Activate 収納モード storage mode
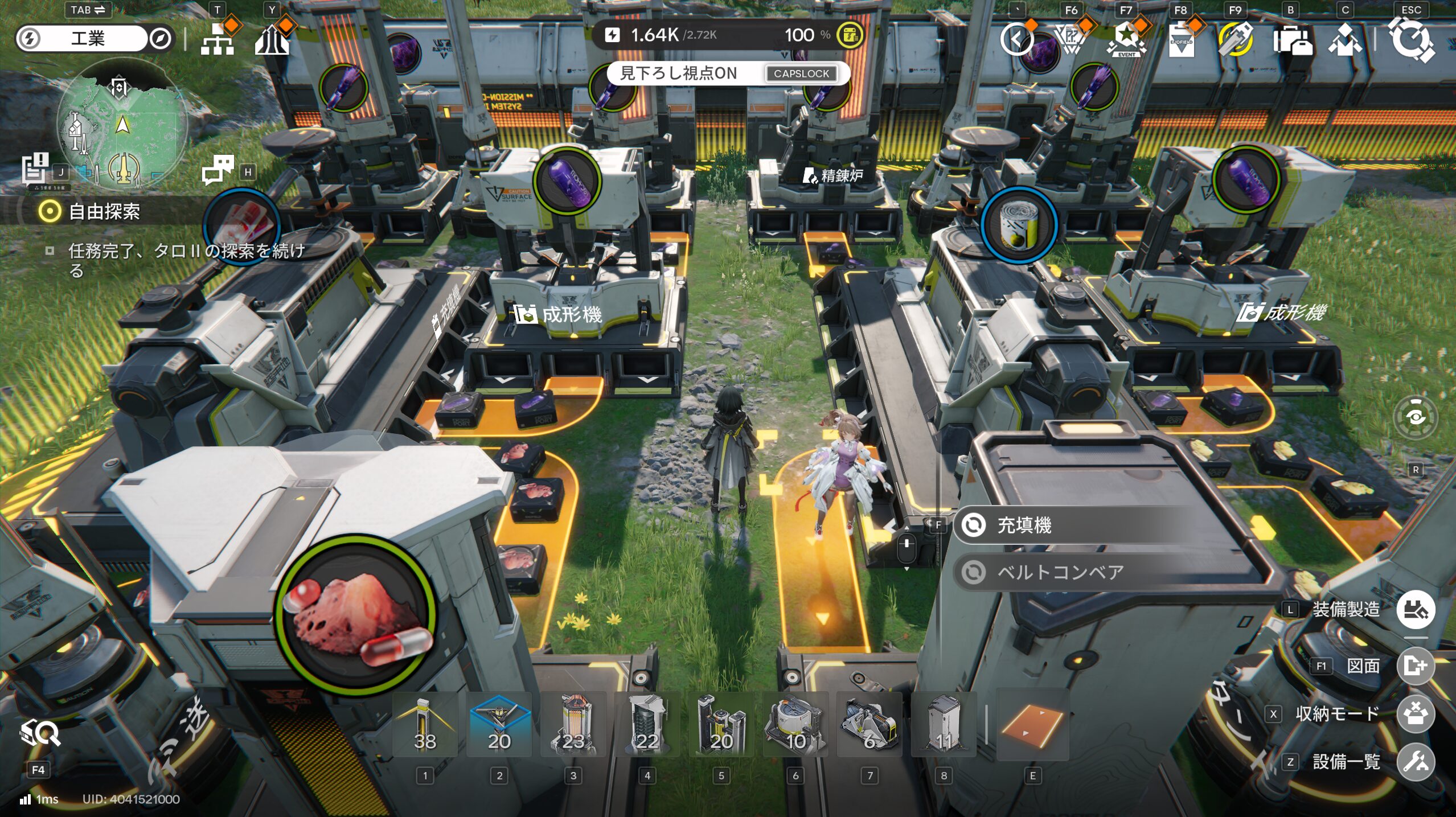The height and width of the screenshot is (817, 1456). [x=1415, y=714]
